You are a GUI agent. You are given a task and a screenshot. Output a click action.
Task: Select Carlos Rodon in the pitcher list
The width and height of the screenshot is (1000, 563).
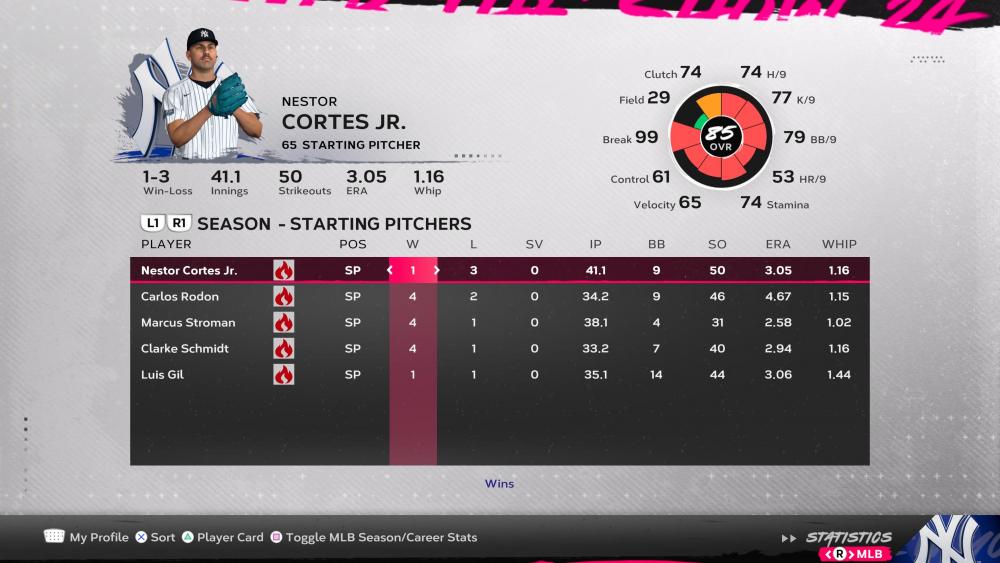180,296
